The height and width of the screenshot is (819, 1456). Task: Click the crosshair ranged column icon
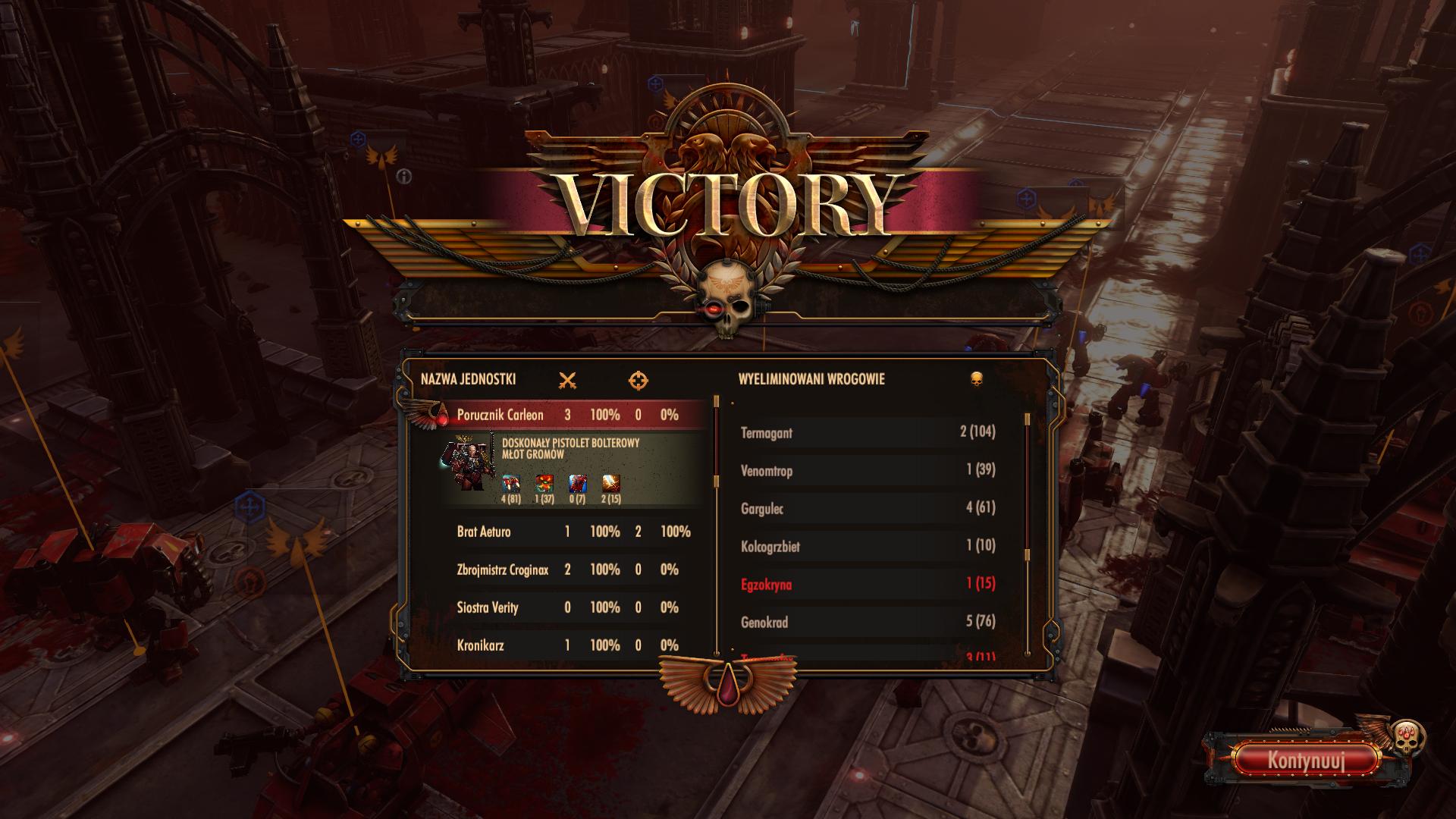(x=639, y=381)
